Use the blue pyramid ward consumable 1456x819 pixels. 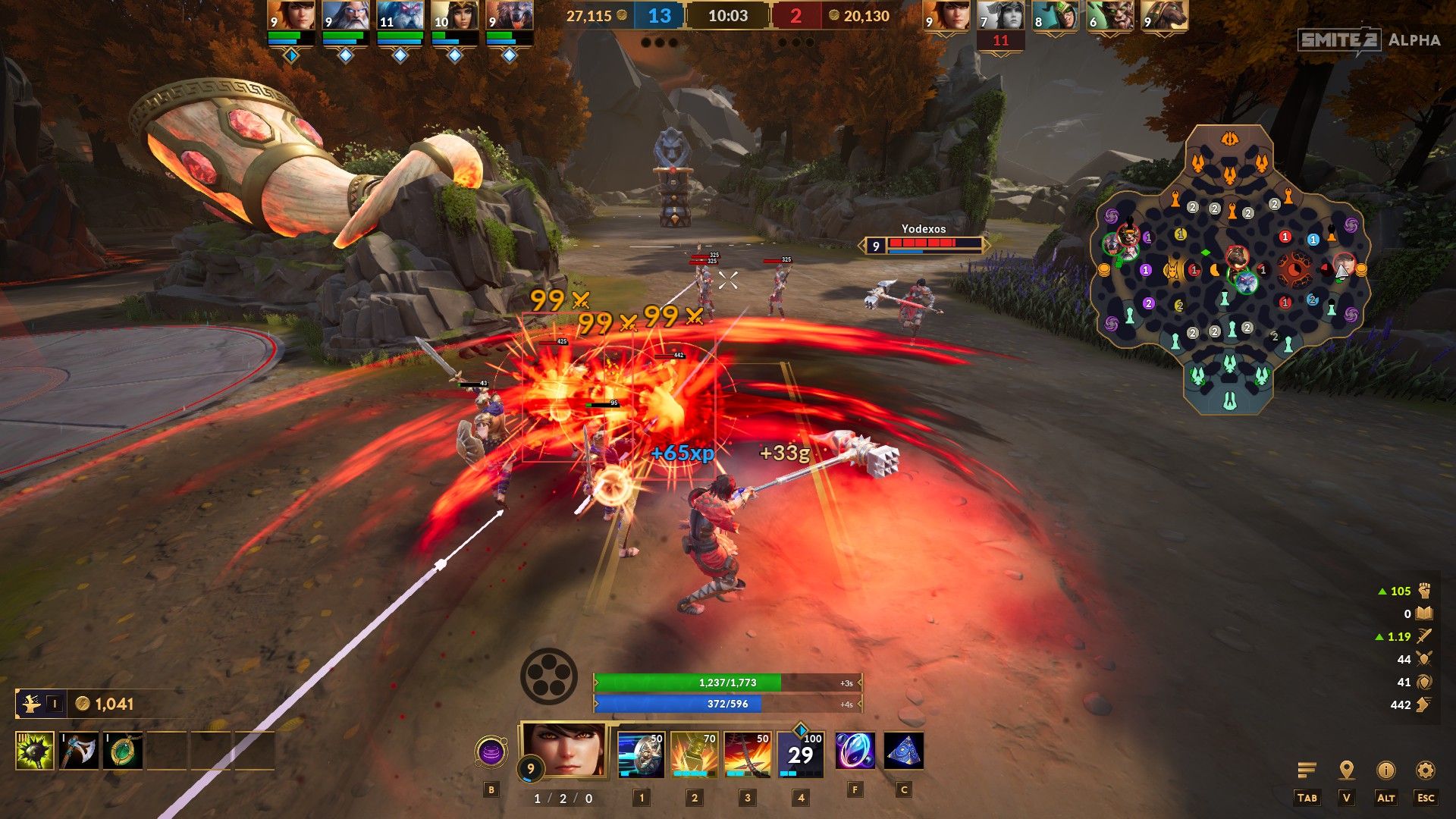coord(903,752)
